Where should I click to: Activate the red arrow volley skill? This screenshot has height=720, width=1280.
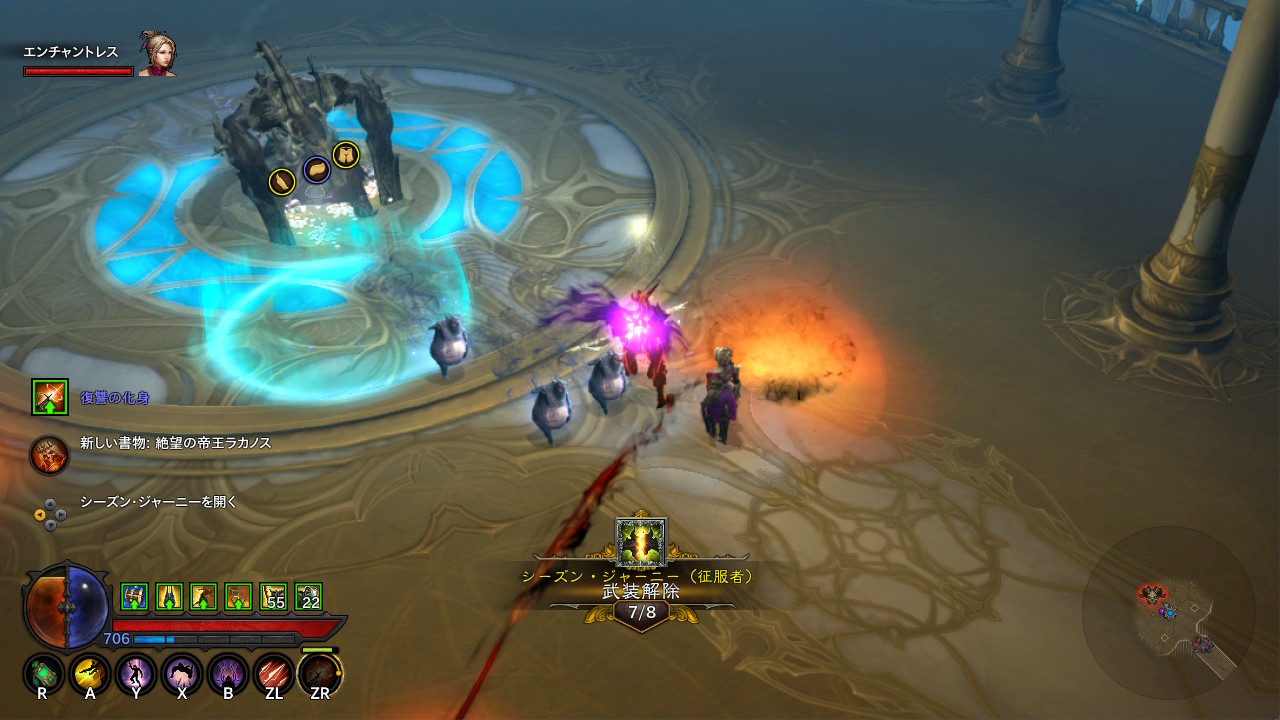tap(274, 675)
